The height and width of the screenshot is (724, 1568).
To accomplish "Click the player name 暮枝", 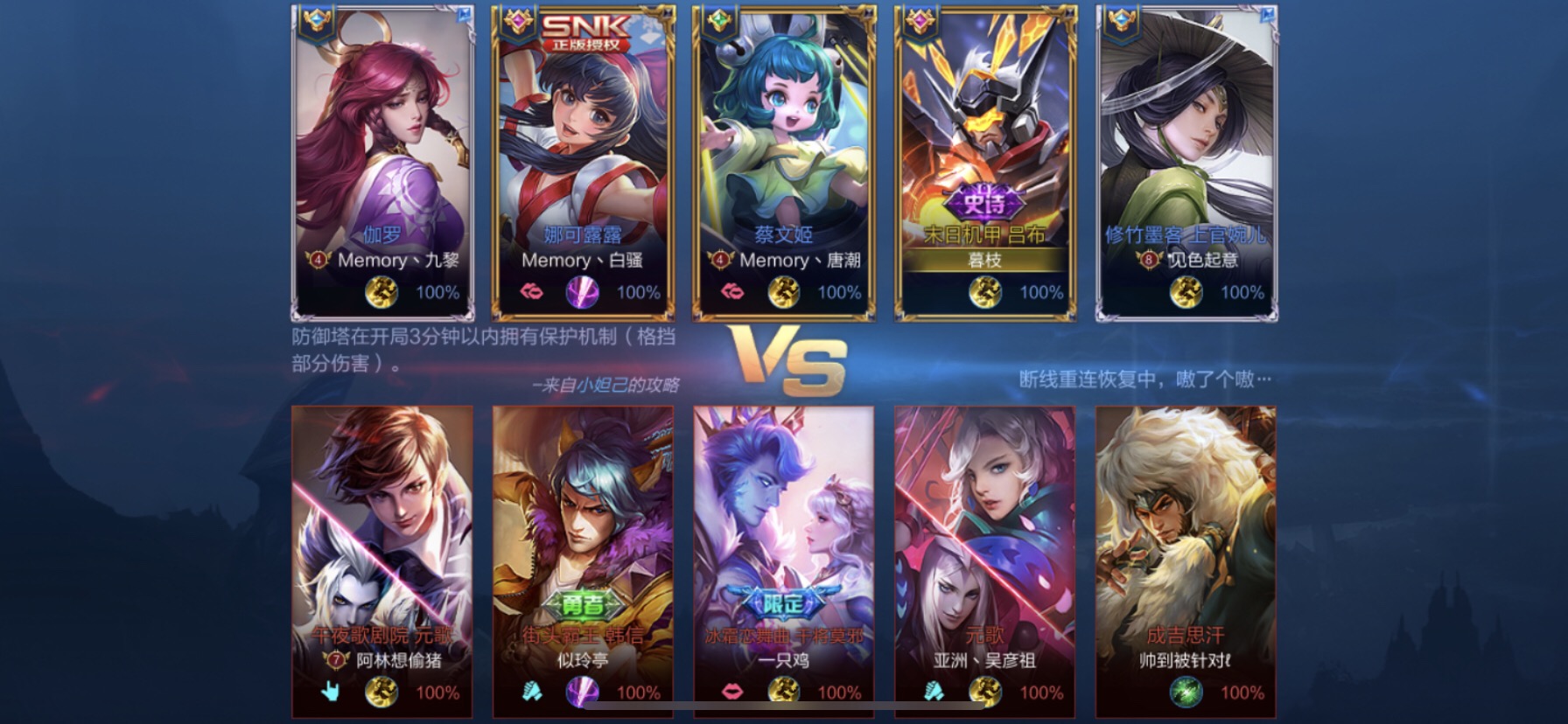I will coord(983,260).
